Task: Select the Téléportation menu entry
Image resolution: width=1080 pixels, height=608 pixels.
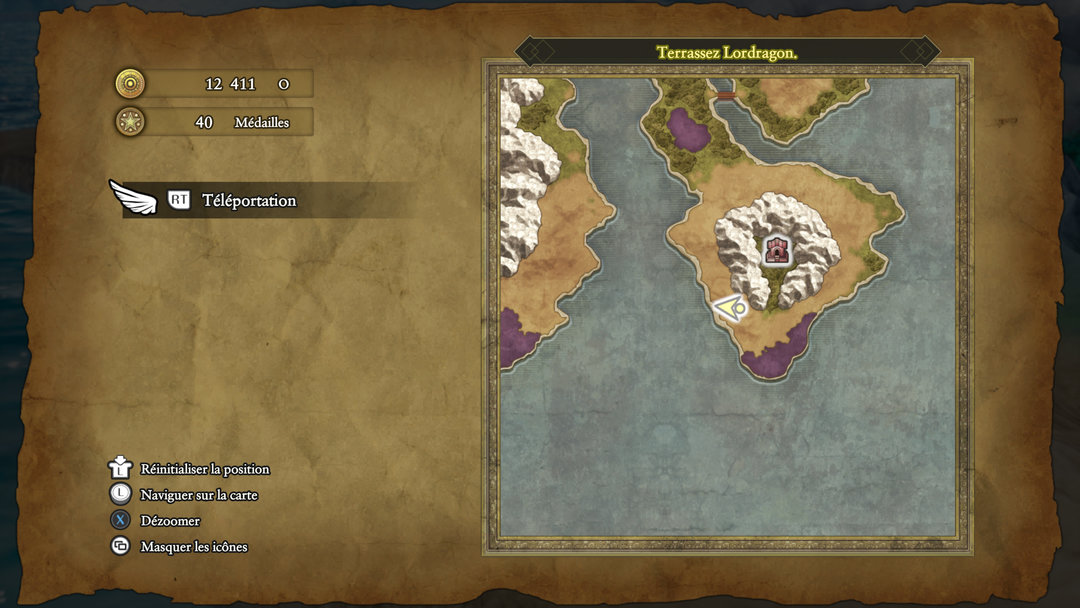Action: point(249,200)
